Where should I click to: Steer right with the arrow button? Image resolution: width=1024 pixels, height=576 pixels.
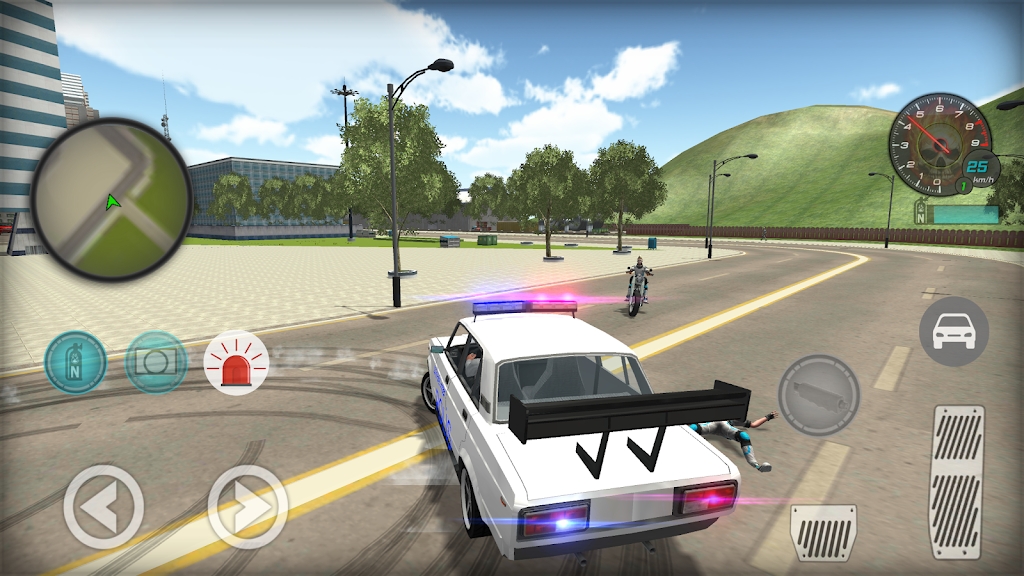pyautogui.click(x=248, y=507)
